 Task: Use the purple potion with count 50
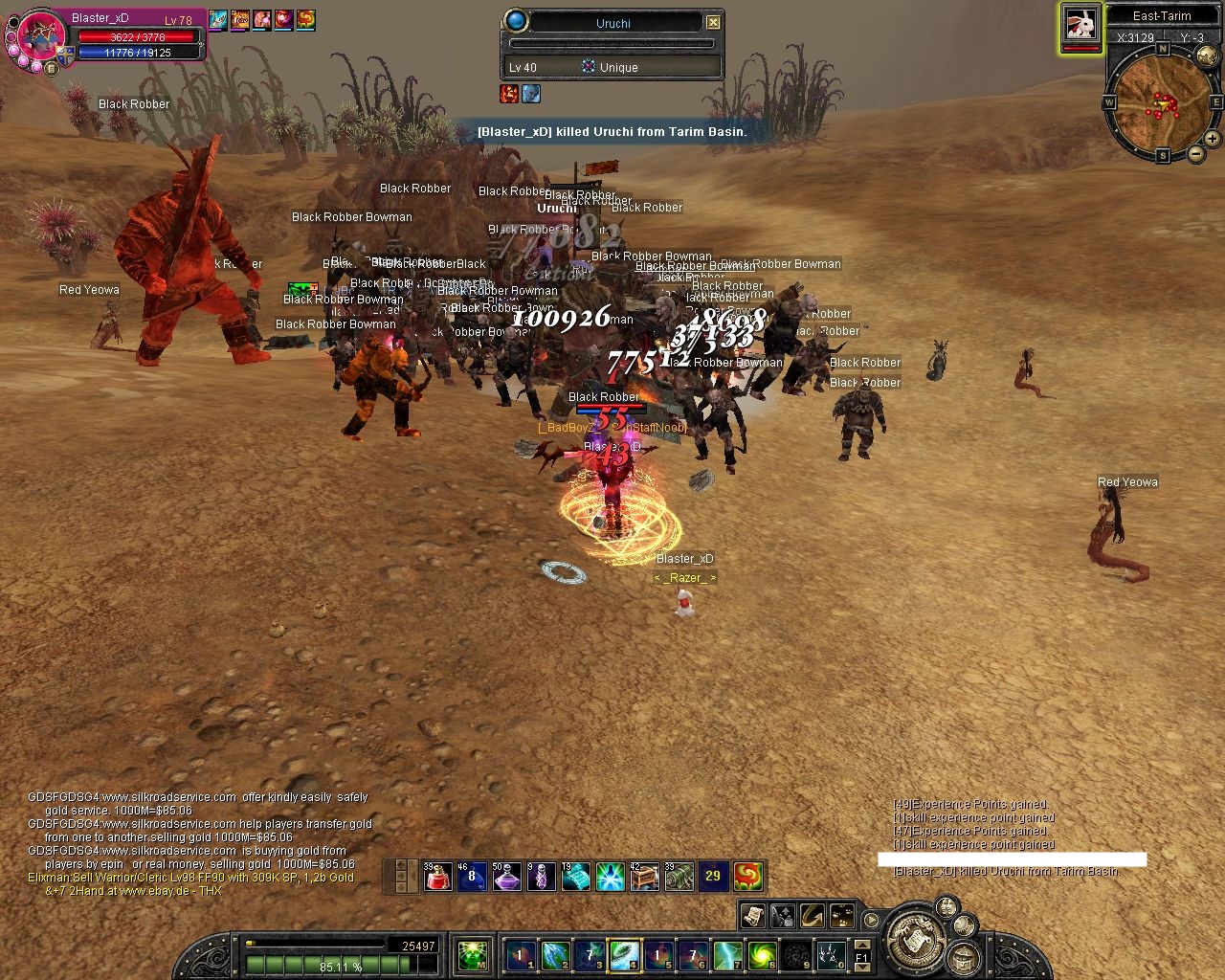506,876
